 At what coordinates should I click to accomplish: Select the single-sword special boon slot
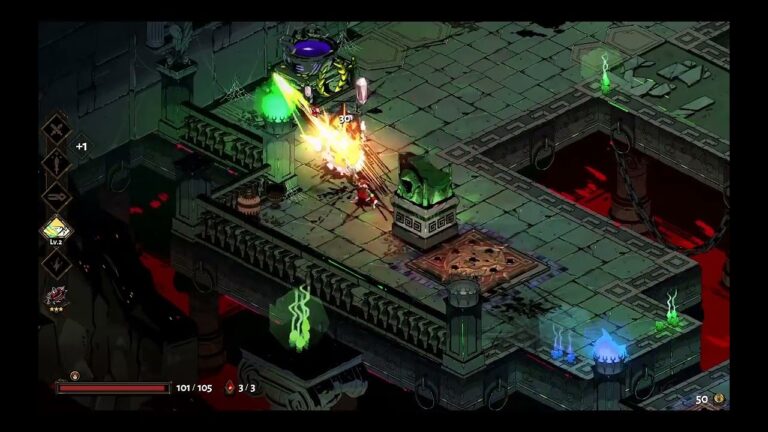55,161
